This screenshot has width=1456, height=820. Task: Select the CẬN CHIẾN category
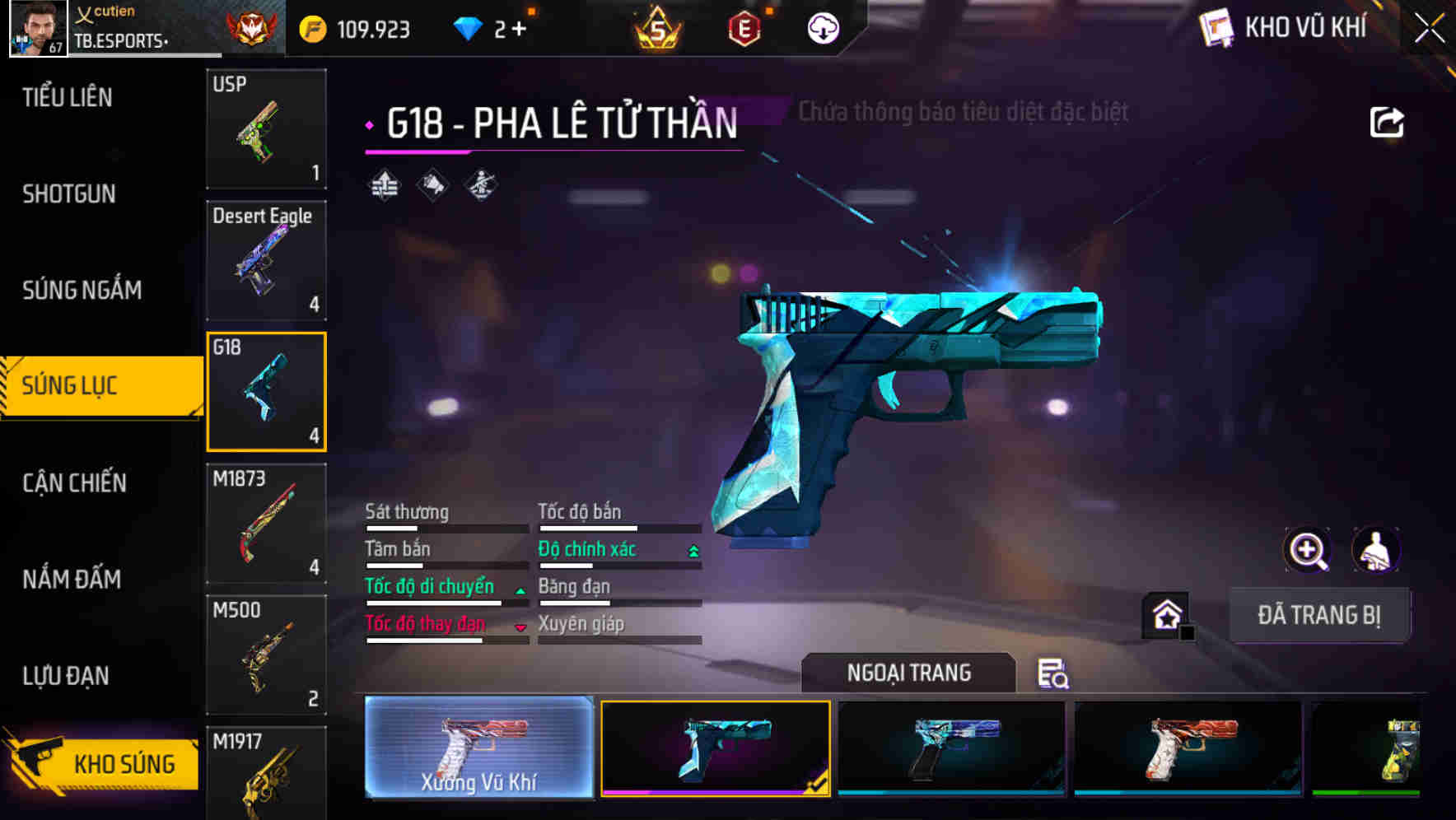(72, 483)
